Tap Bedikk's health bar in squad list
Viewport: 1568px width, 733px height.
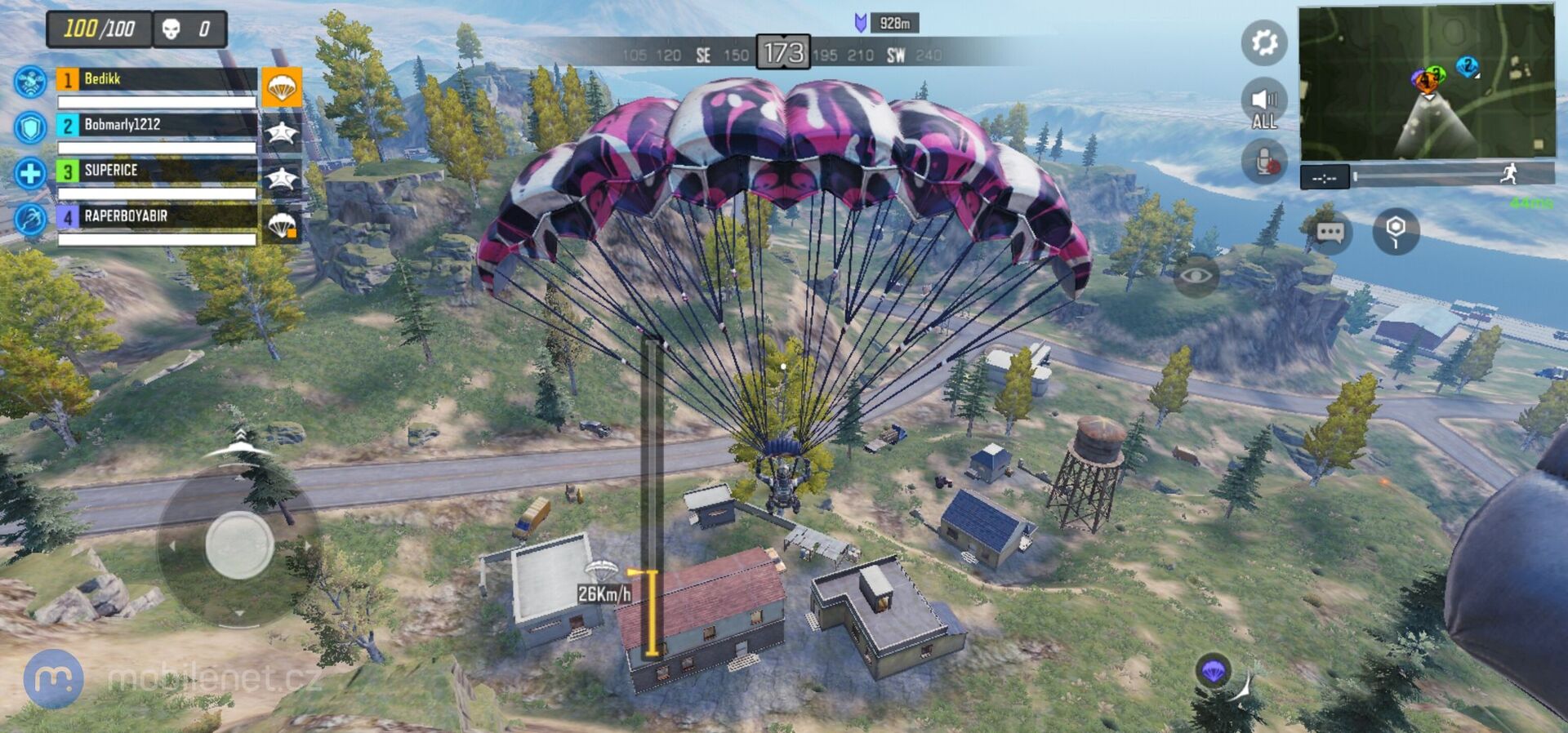[x=155, y=100]
